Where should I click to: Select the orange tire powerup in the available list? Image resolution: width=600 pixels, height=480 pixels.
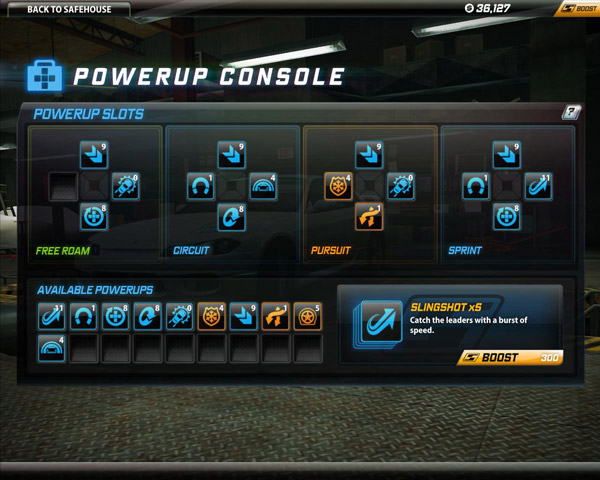(x=306, y=317)
